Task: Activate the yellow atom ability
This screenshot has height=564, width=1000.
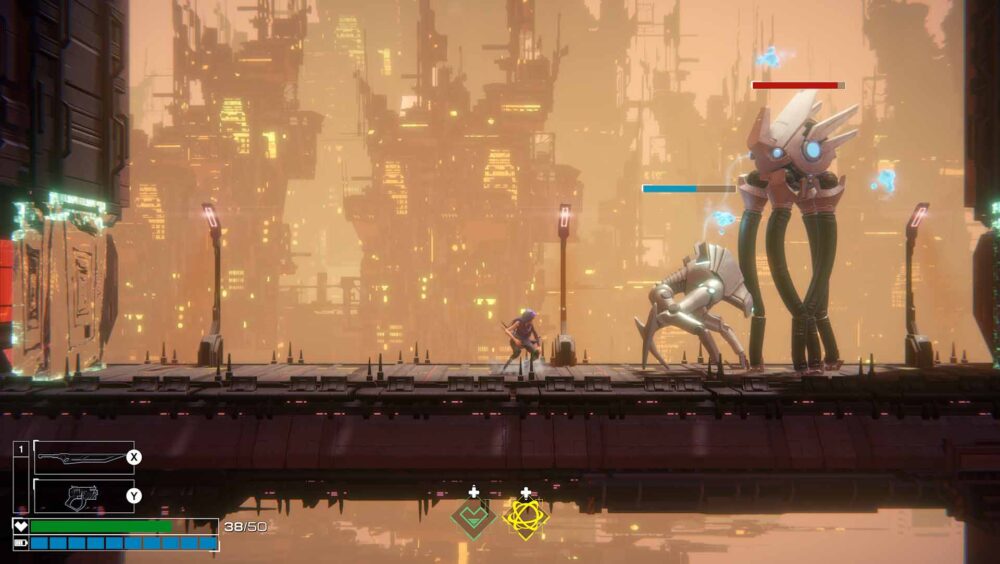Action: pyautogui.click(x=525, y=518)
